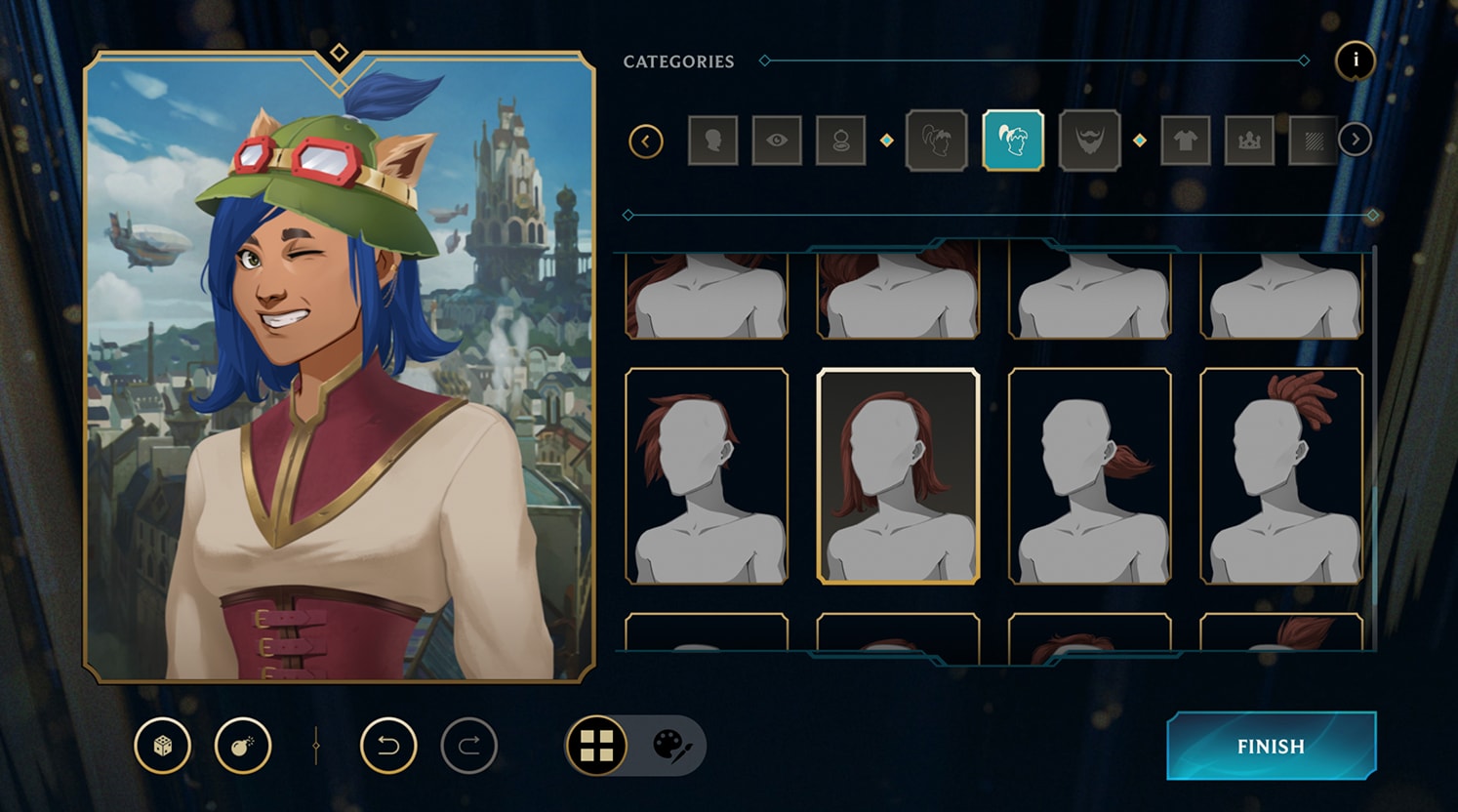1458x812 pixels.
Task: Click the undo arrow button
Action: 391,745
